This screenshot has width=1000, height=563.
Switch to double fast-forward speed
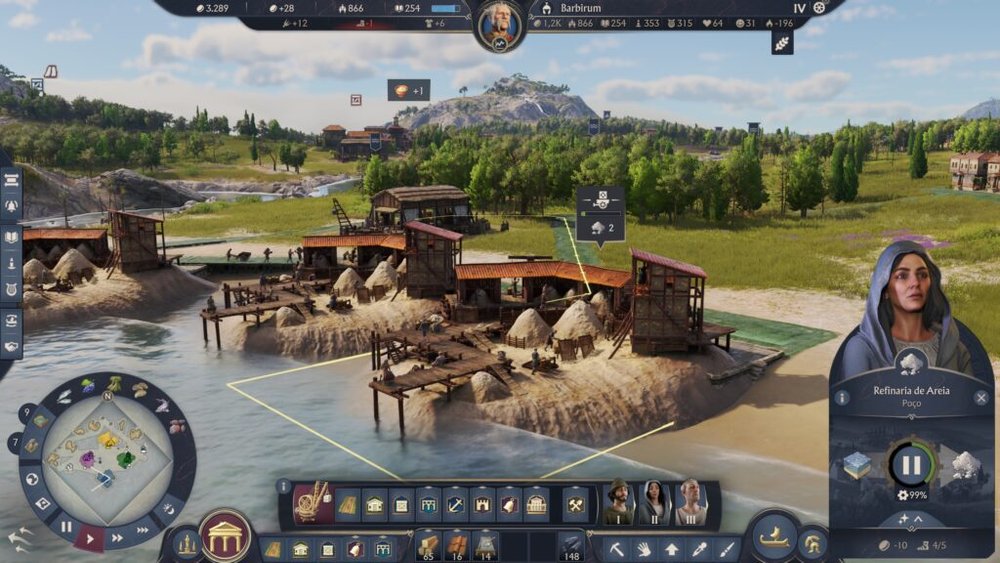click(x=118, y=538)
